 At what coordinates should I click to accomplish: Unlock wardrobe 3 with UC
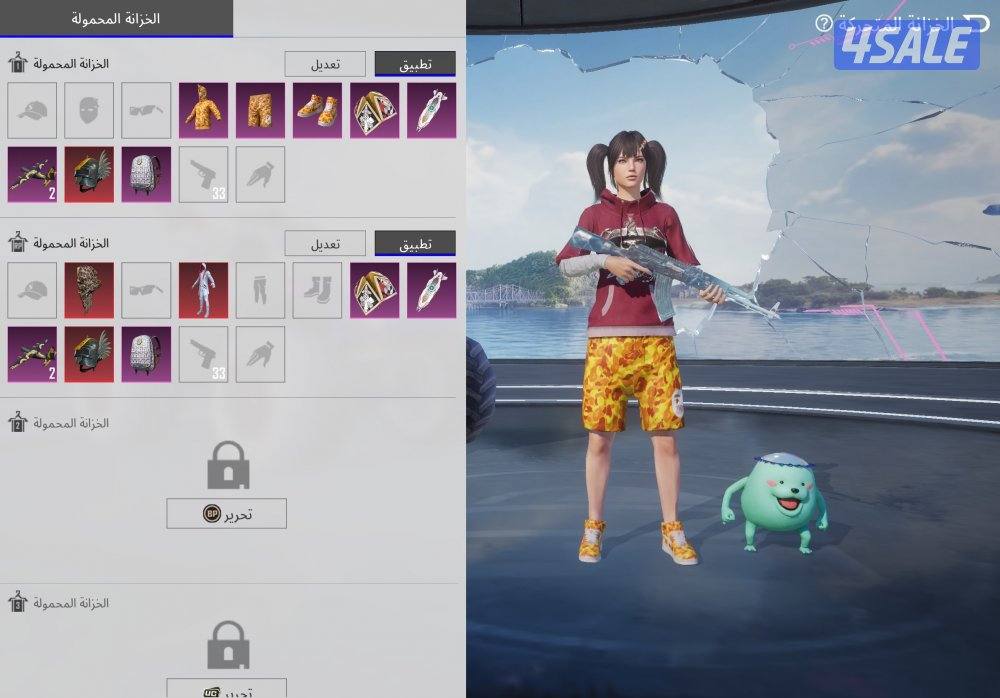tap(227, 690)
